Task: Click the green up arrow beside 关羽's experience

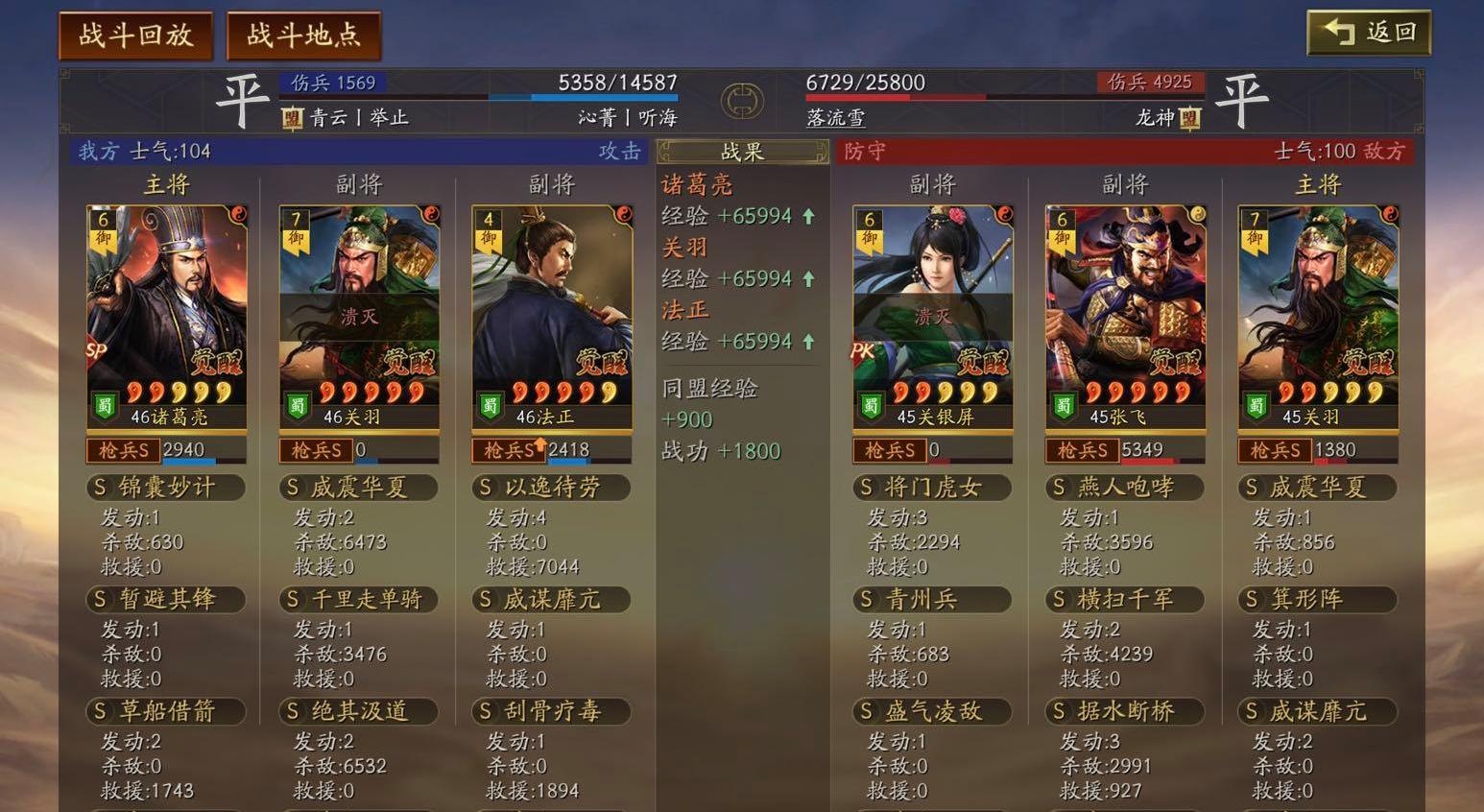Action: pos(807,278)
